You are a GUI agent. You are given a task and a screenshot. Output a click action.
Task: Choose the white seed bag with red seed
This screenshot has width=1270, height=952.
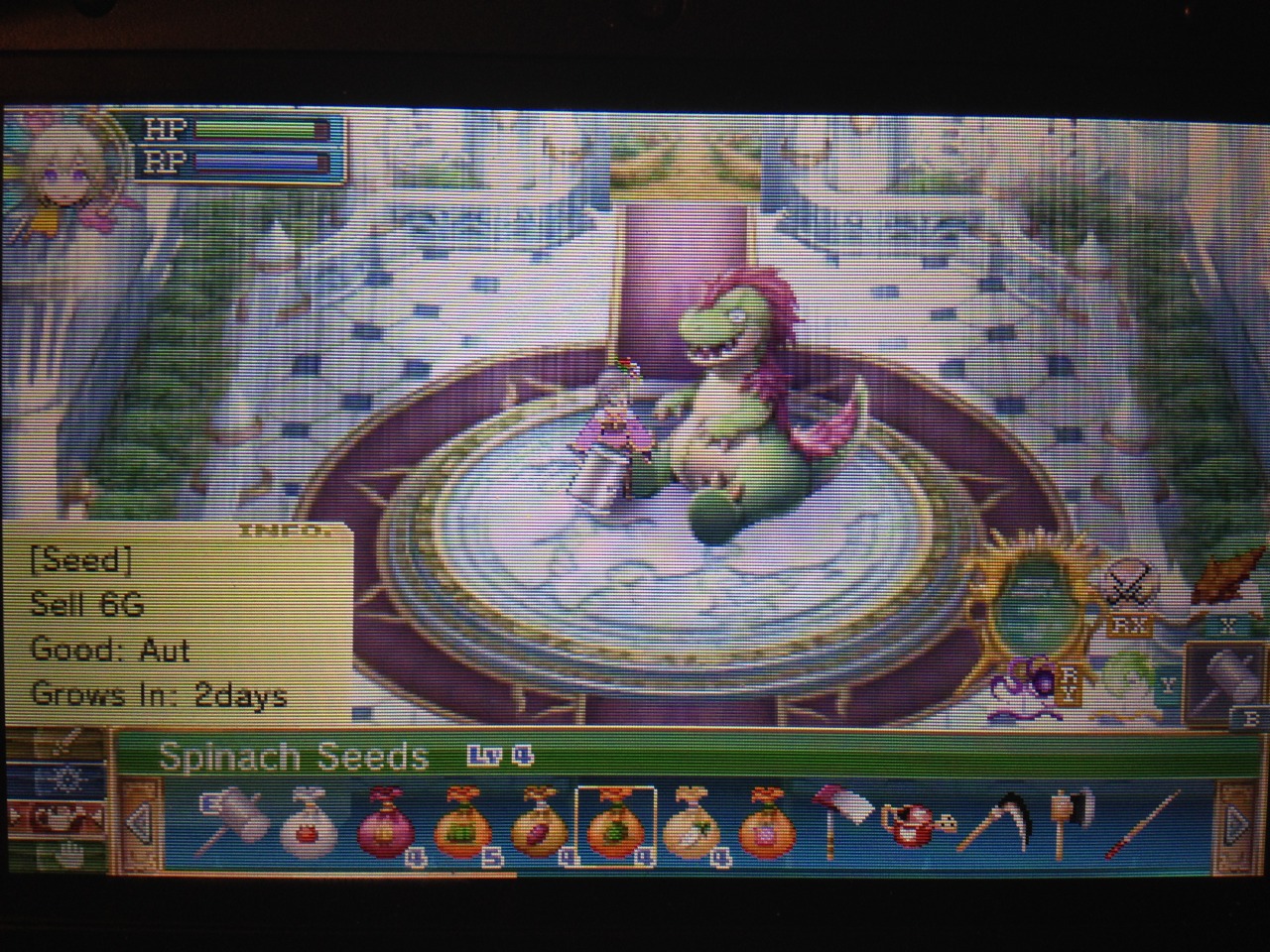coord(305,823)
